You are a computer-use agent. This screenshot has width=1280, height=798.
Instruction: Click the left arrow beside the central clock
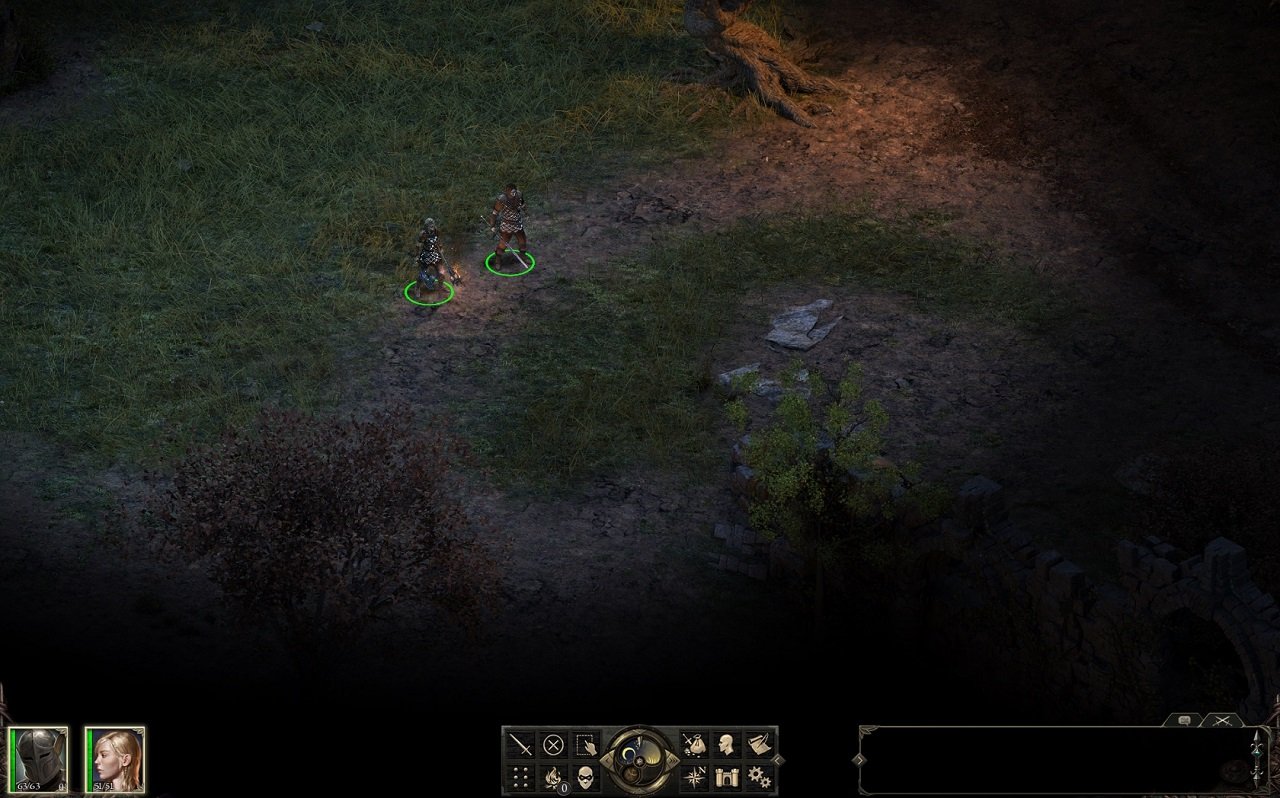point(608,759)
